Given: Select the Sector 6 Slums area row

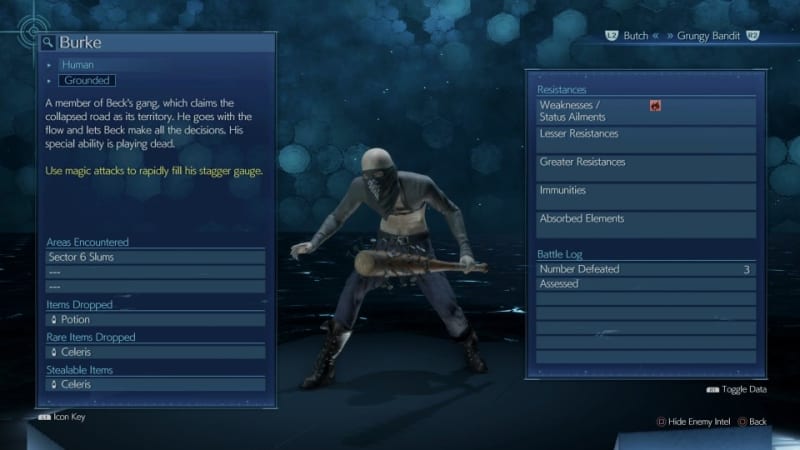Looking at the screenshot, I should pos(155,257).
